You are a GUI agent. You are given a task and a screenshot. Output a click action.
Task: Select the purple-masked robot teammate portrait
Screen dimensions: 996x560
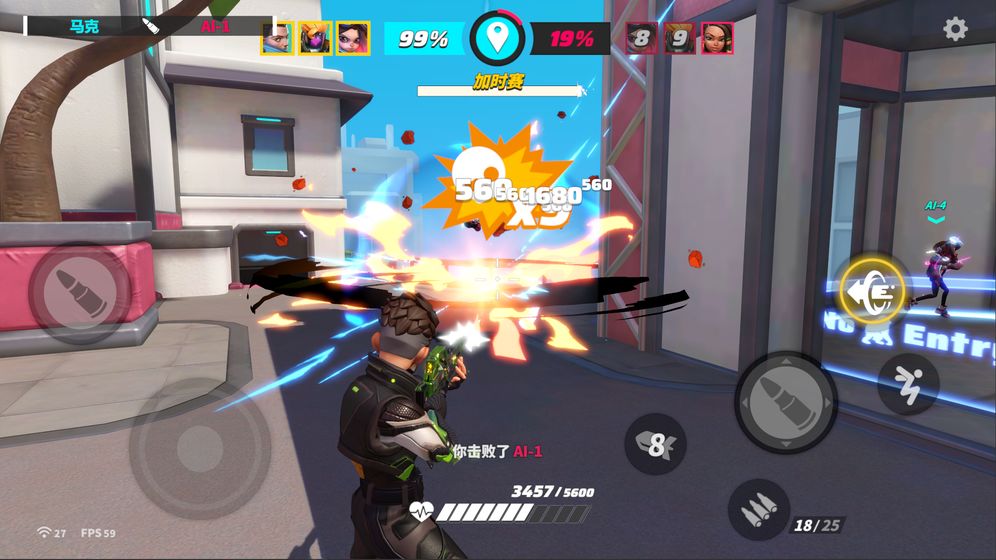click(x=315, y=38)
